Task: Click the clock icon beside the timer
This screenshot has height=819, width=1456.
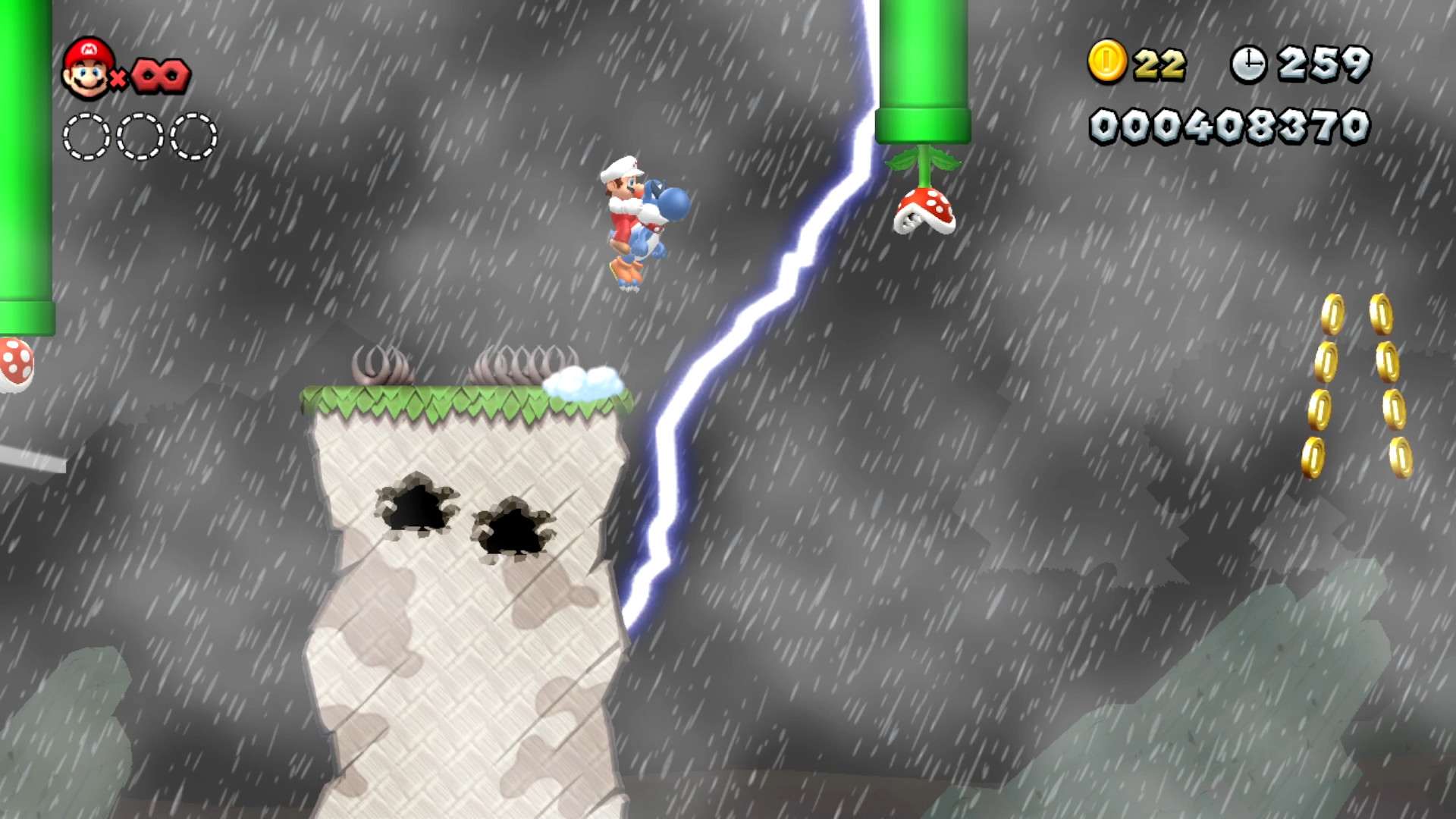Action: click(x=1251, y=62)
